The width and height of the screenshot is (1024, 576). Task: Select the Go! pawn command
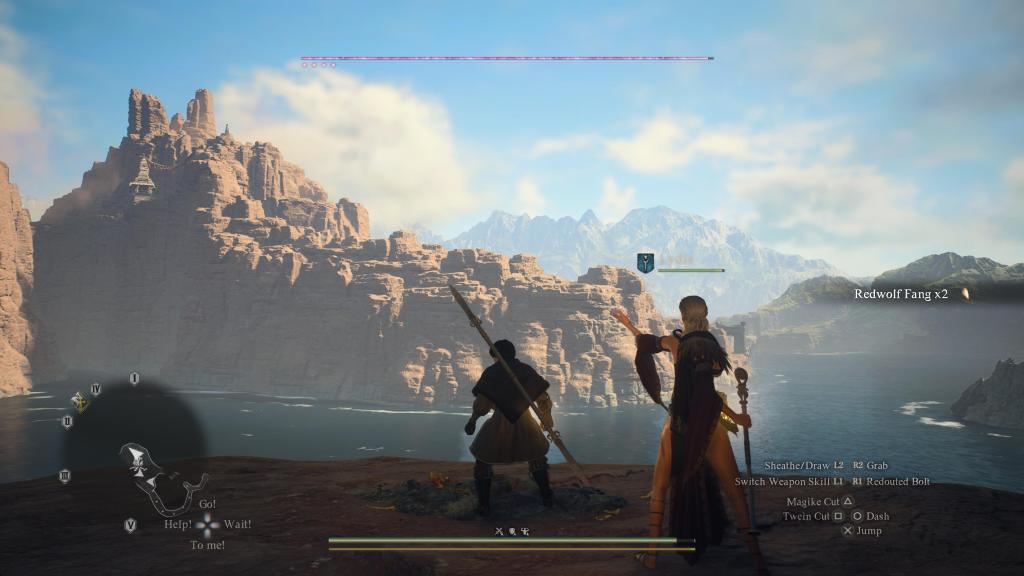click(x=207, y=504)
